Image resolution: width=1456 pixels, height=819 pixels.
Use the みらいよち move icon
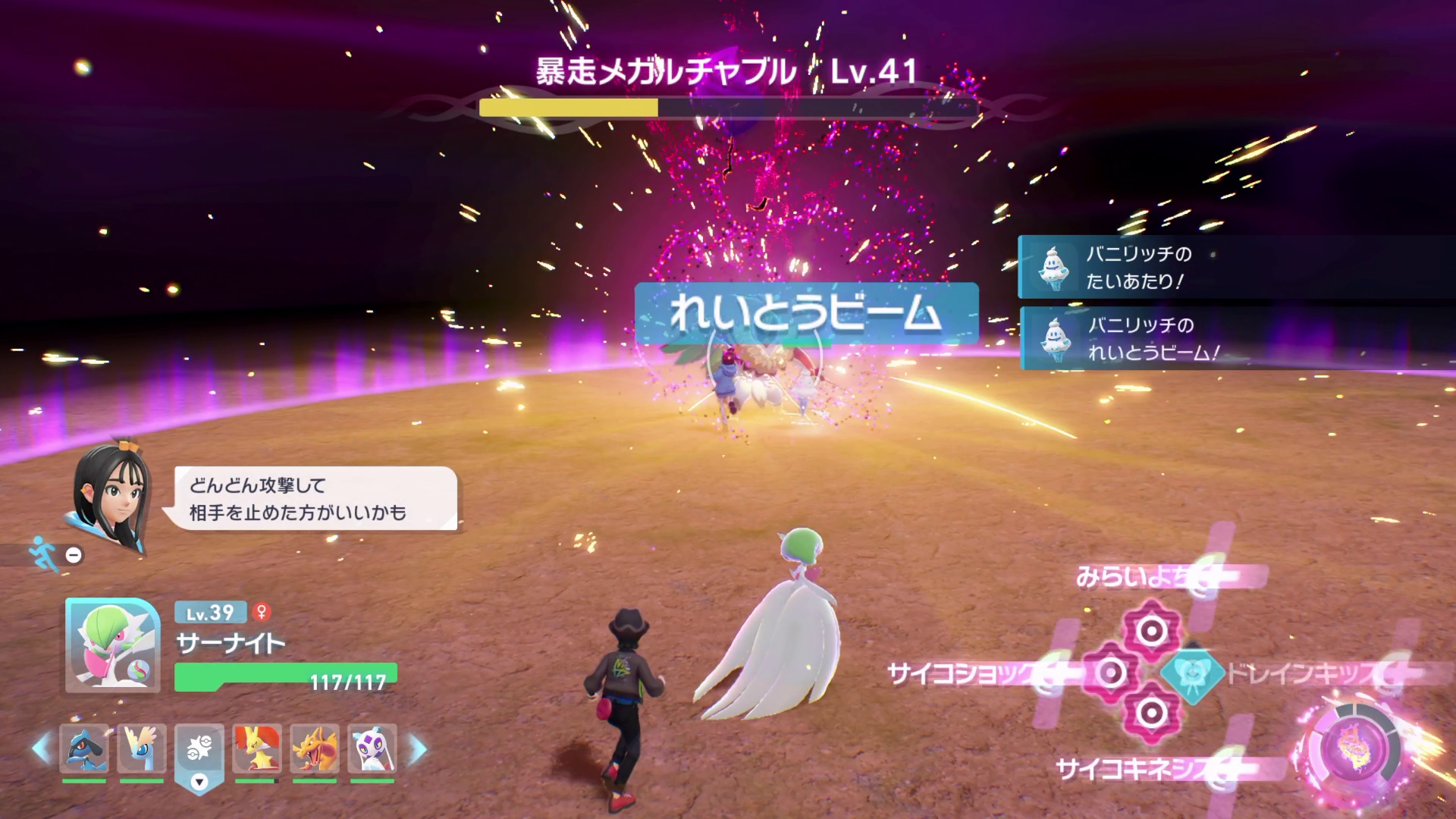pyautogui.click(x=1151, y=629)
